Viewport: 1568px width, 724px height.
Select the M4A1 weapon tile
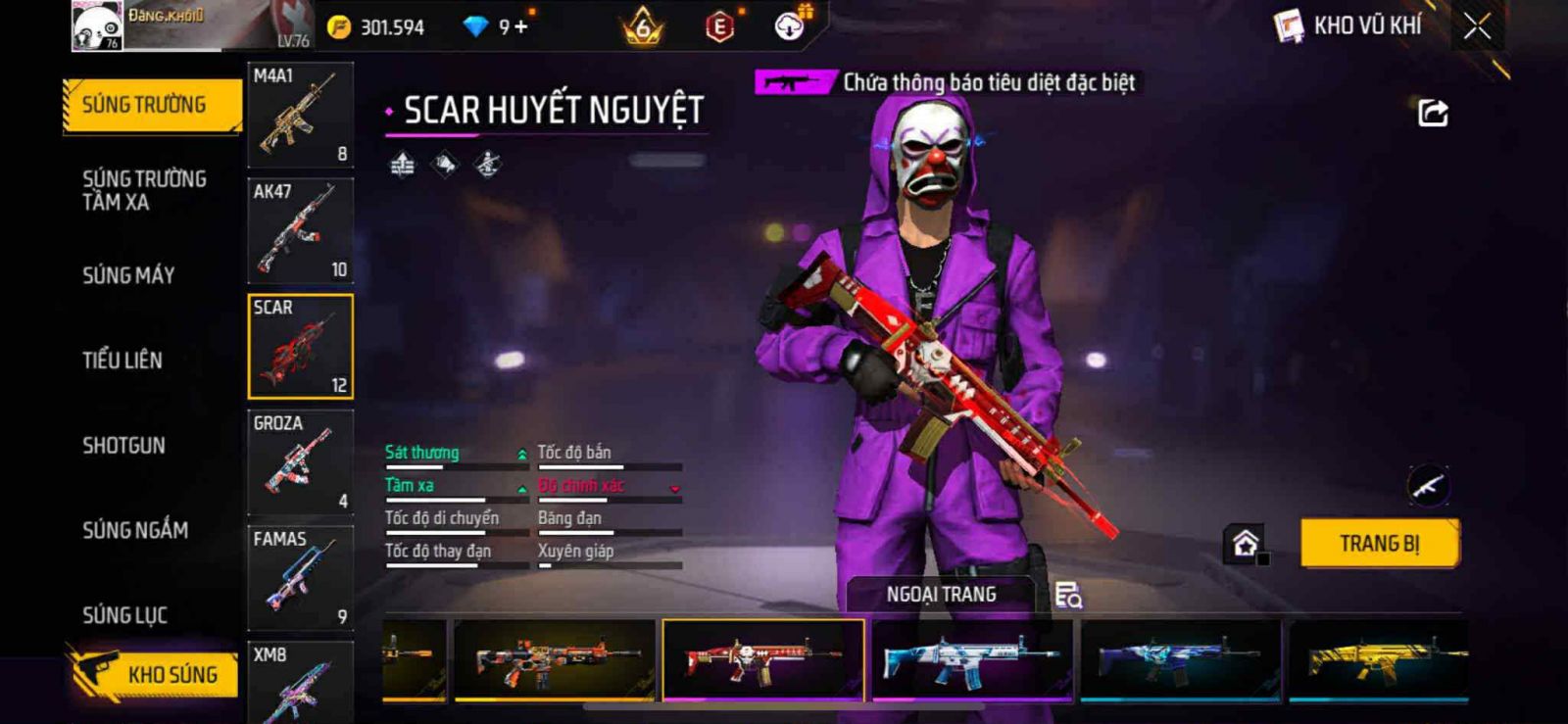(300, 116)
